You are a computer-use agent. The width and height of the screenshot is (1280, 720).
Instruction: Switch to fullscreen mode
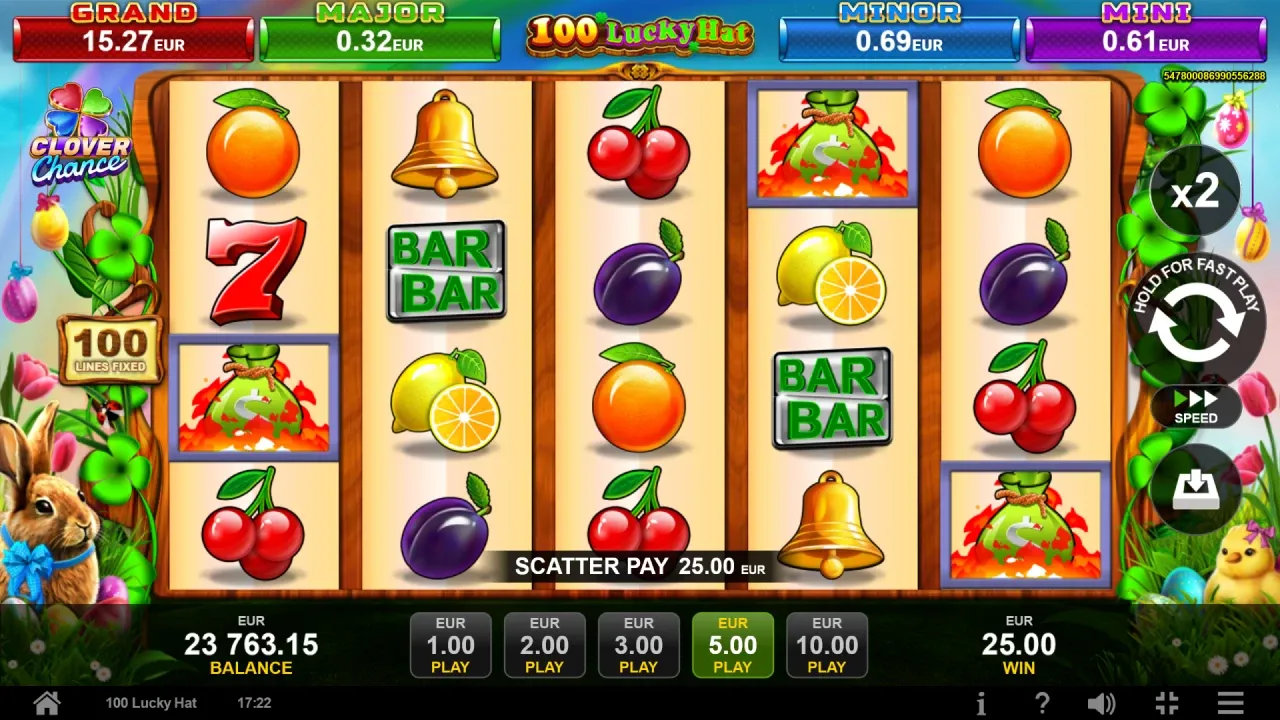click(1166, 703)
